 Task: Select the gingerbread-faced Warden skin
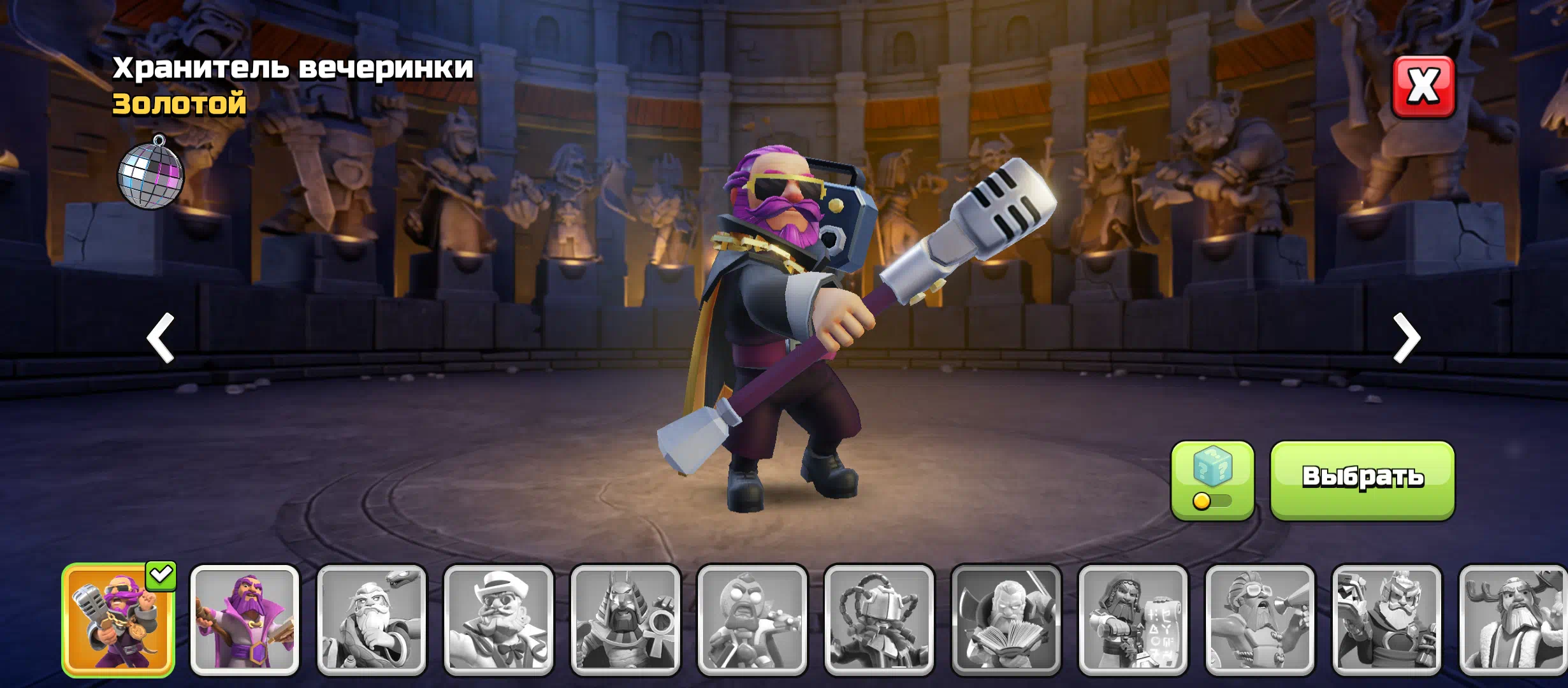click(x=752, y=620)
